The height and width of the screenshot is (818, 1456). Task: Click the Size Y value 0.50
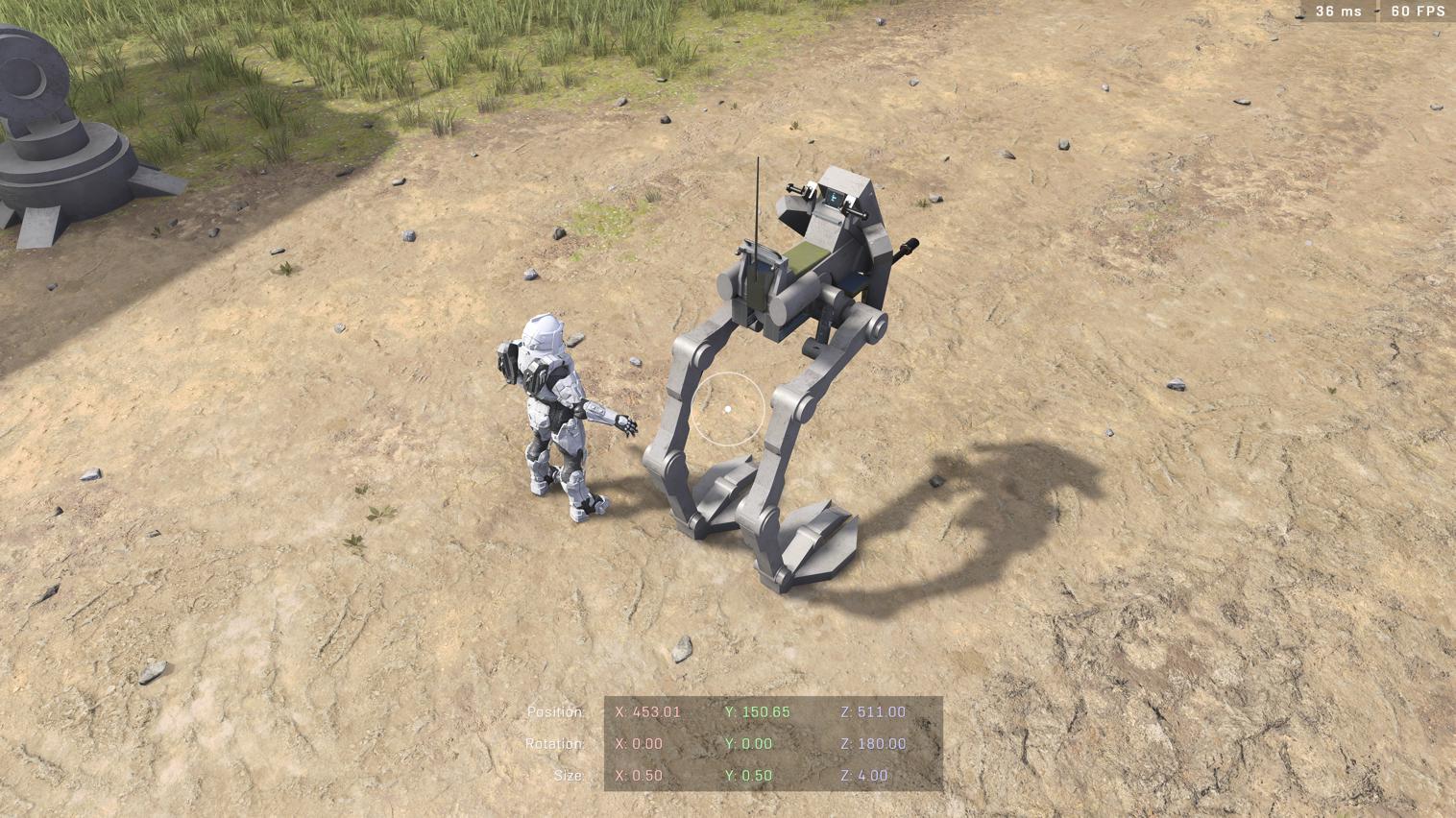click(x=751, y=775)
